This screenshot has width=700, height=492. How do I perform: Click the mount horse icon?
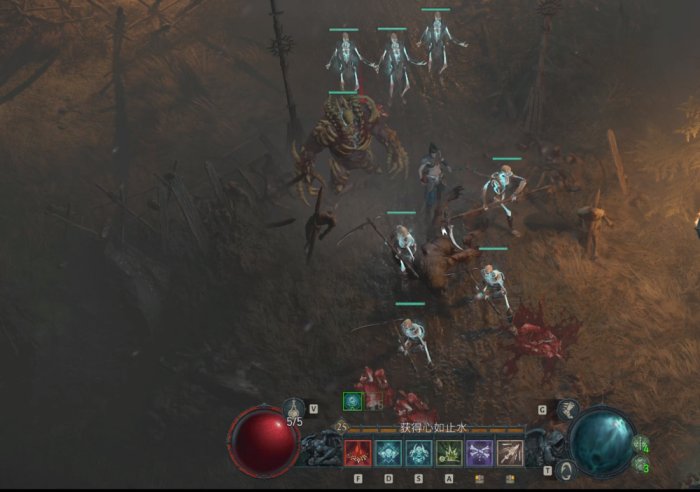tap(567, 409)
